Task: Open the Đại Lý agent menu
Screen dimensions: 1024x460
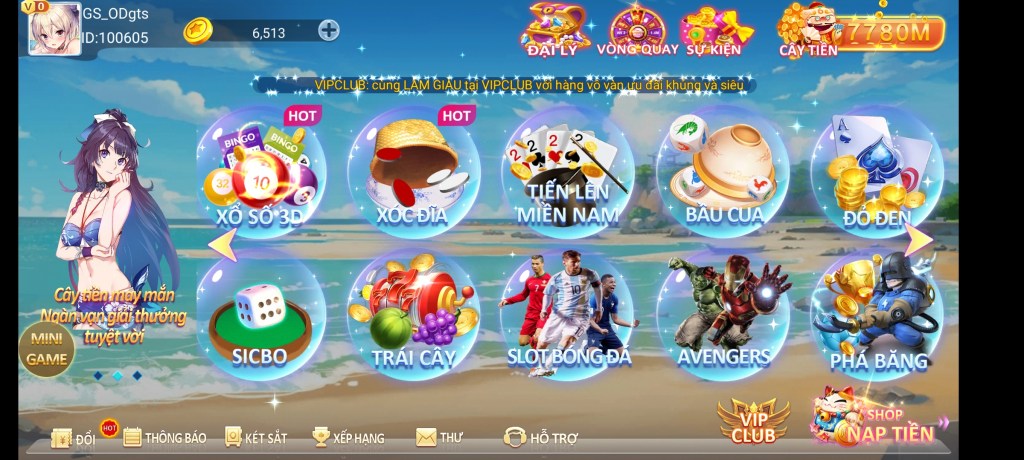Action: click(x=554, y=30)
